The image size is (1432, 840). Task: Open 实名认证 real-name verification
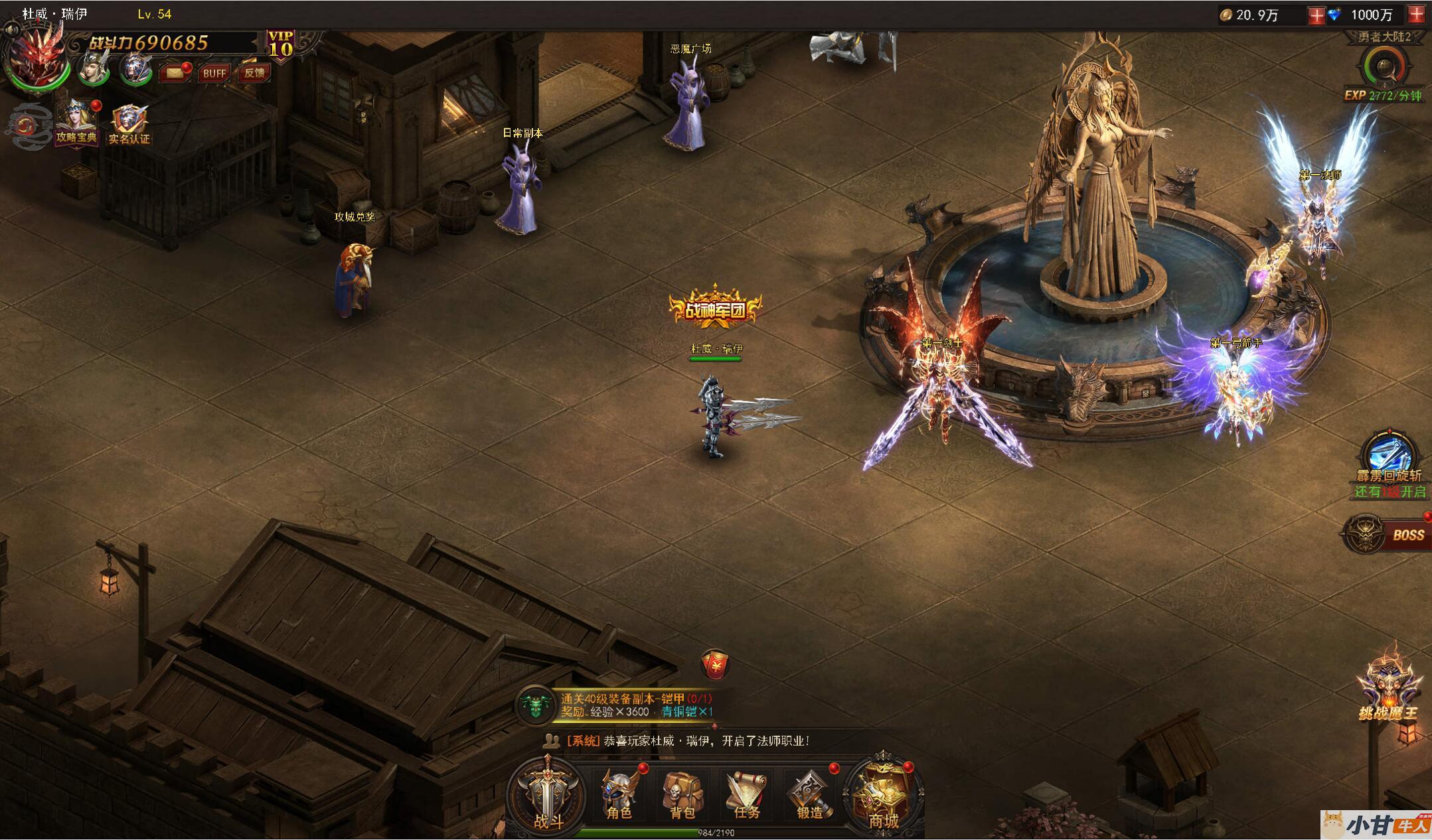(x=129, y=124)
